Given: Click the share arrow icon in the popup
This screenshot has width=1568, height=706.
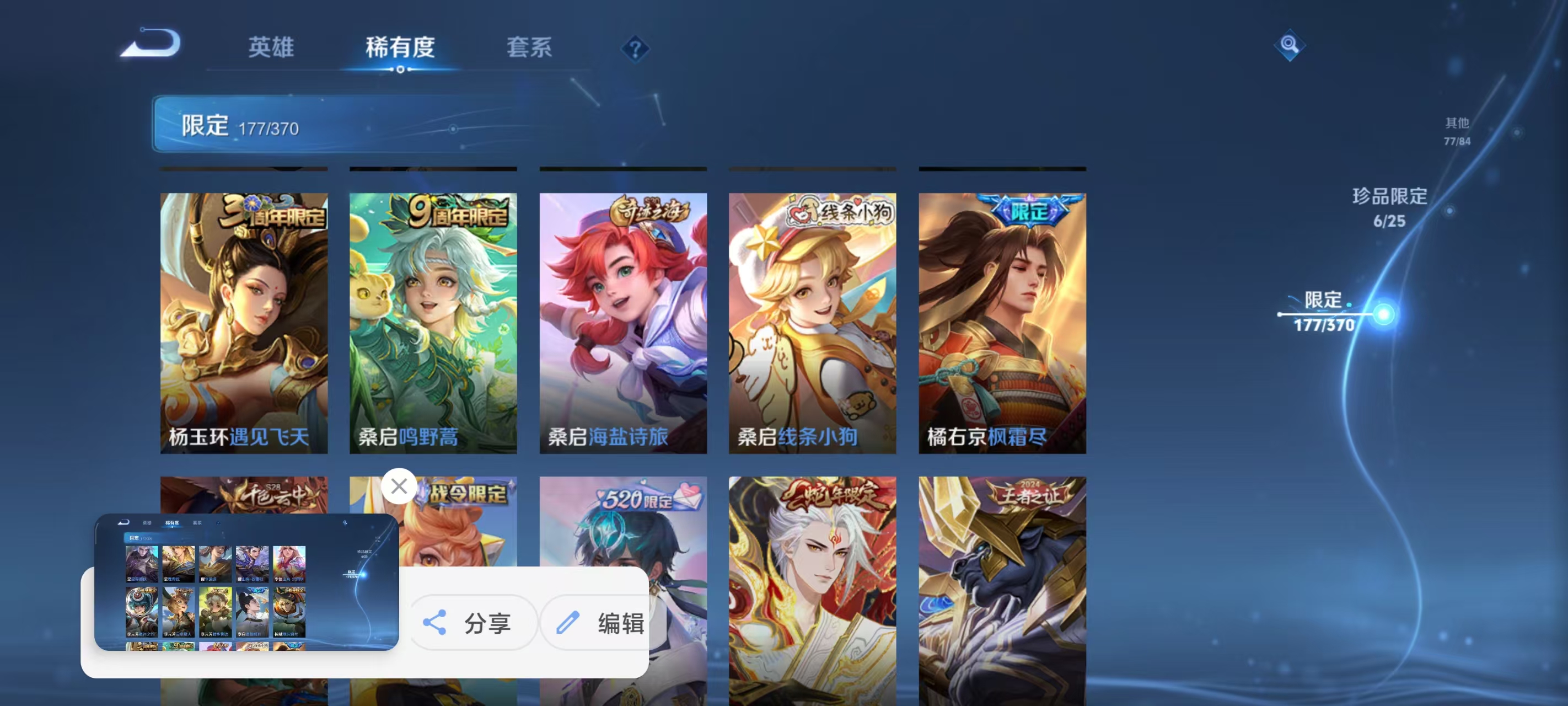Looking at the screenshot, I should point(434,623).
